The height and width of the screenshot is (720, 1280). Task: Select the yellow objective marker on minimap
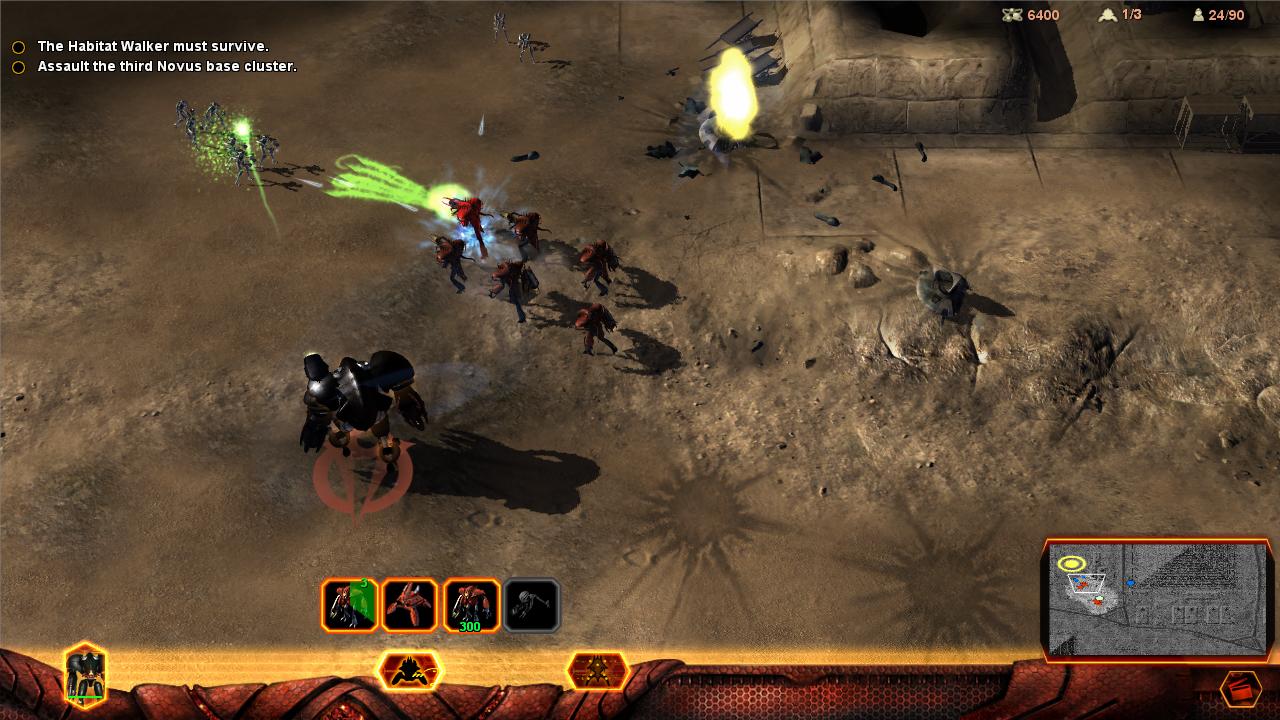(x=1072, y=563)
